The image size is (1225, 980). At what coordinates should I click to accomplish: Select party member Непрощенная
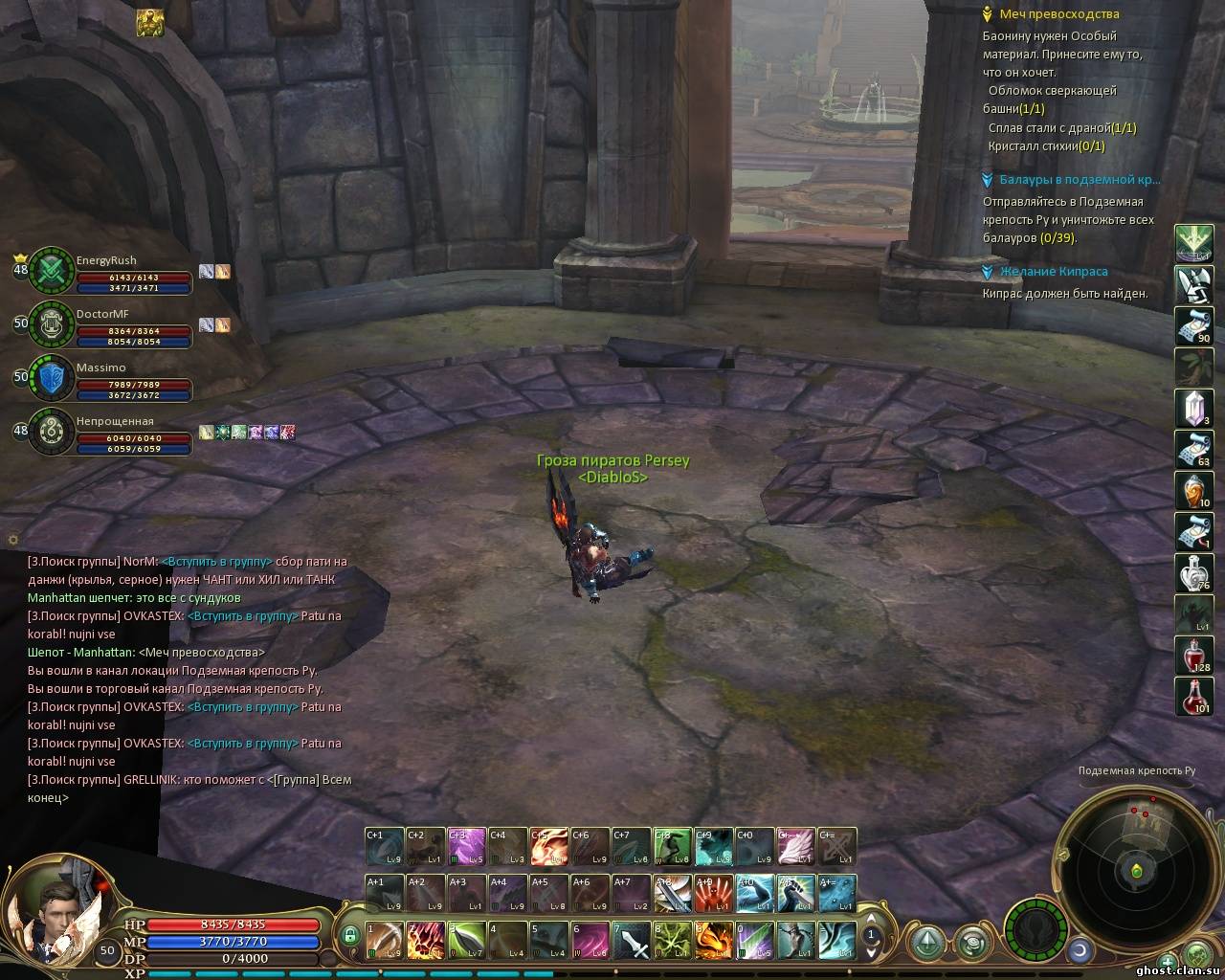tap(115, 421)
